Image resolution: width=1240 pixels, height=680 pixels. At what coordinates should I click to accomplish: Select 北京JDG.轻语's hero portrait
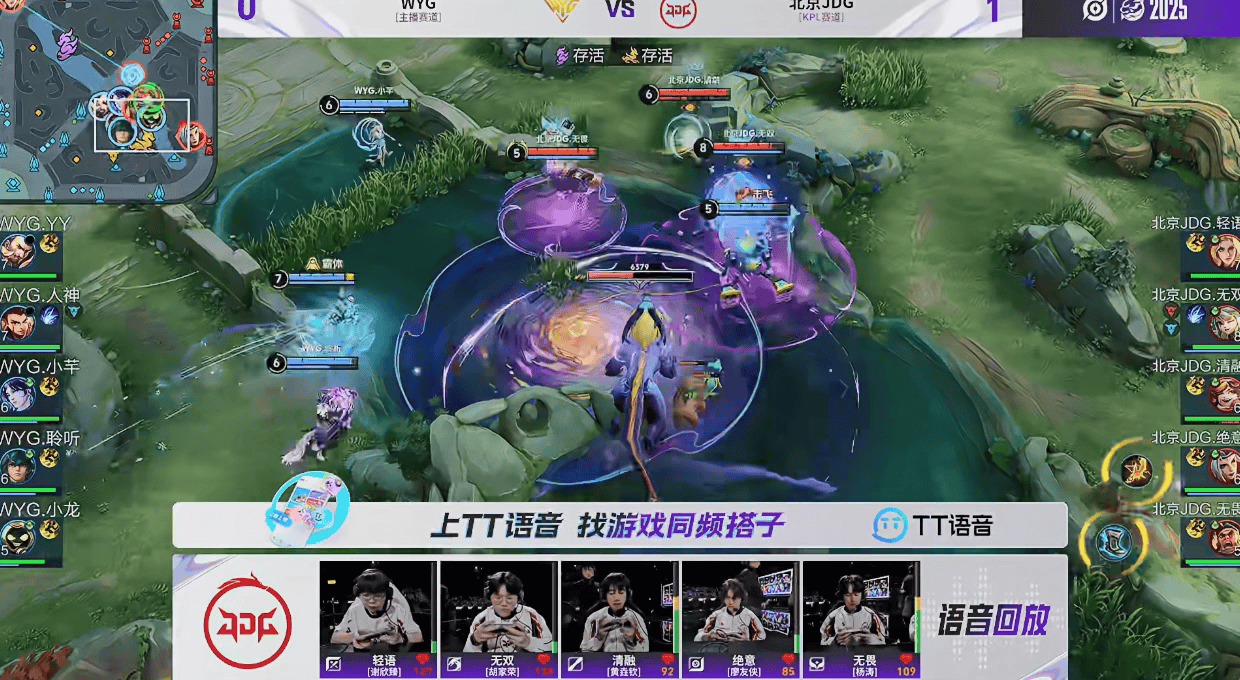[1224, 252]
